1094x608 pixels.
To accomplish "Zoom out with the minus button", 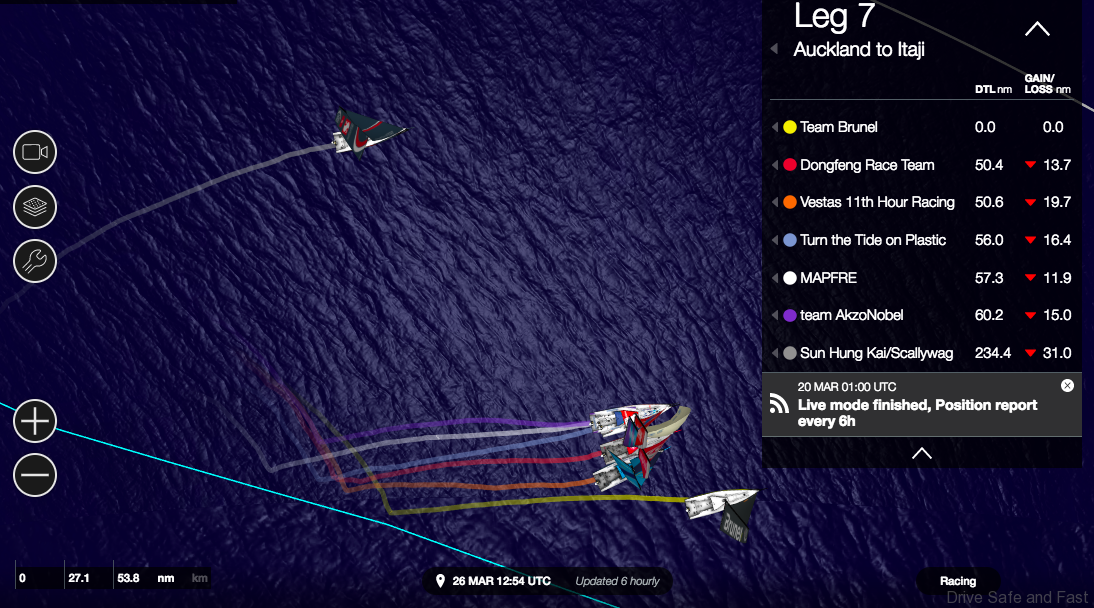I will point(35,475).
